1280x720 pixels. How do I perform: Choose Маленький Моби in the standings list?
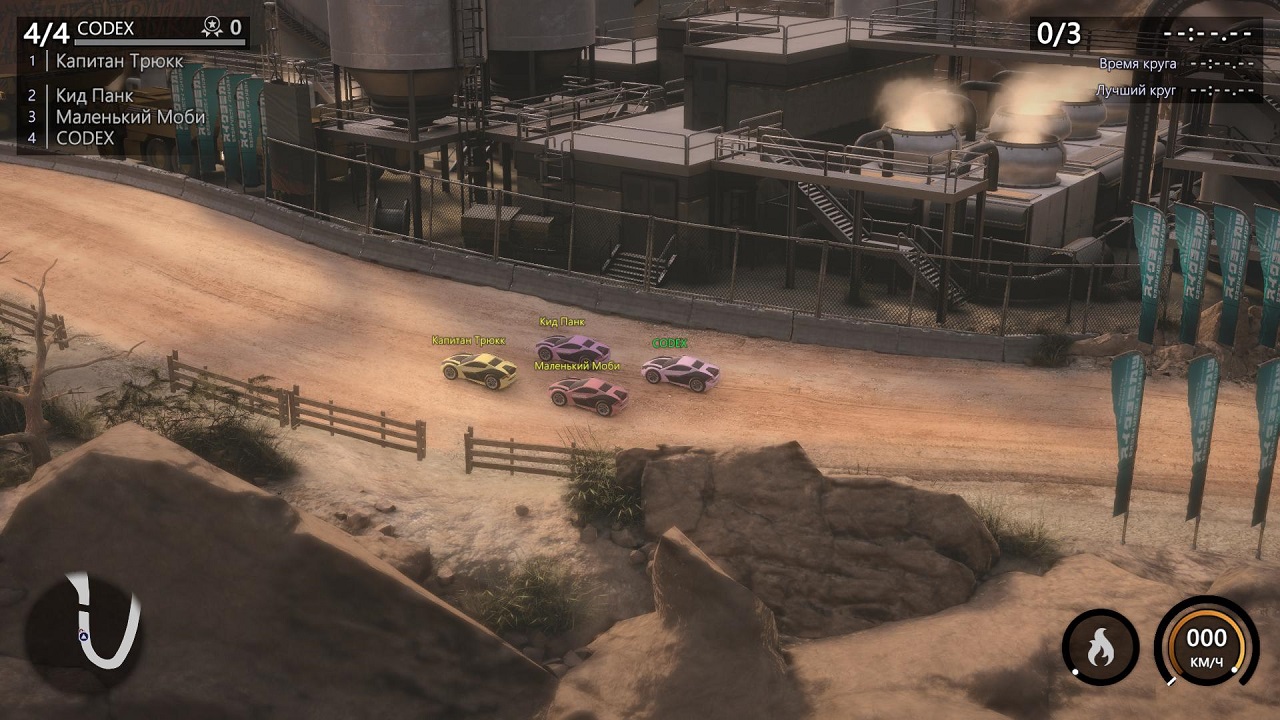(x=130, y=117)
